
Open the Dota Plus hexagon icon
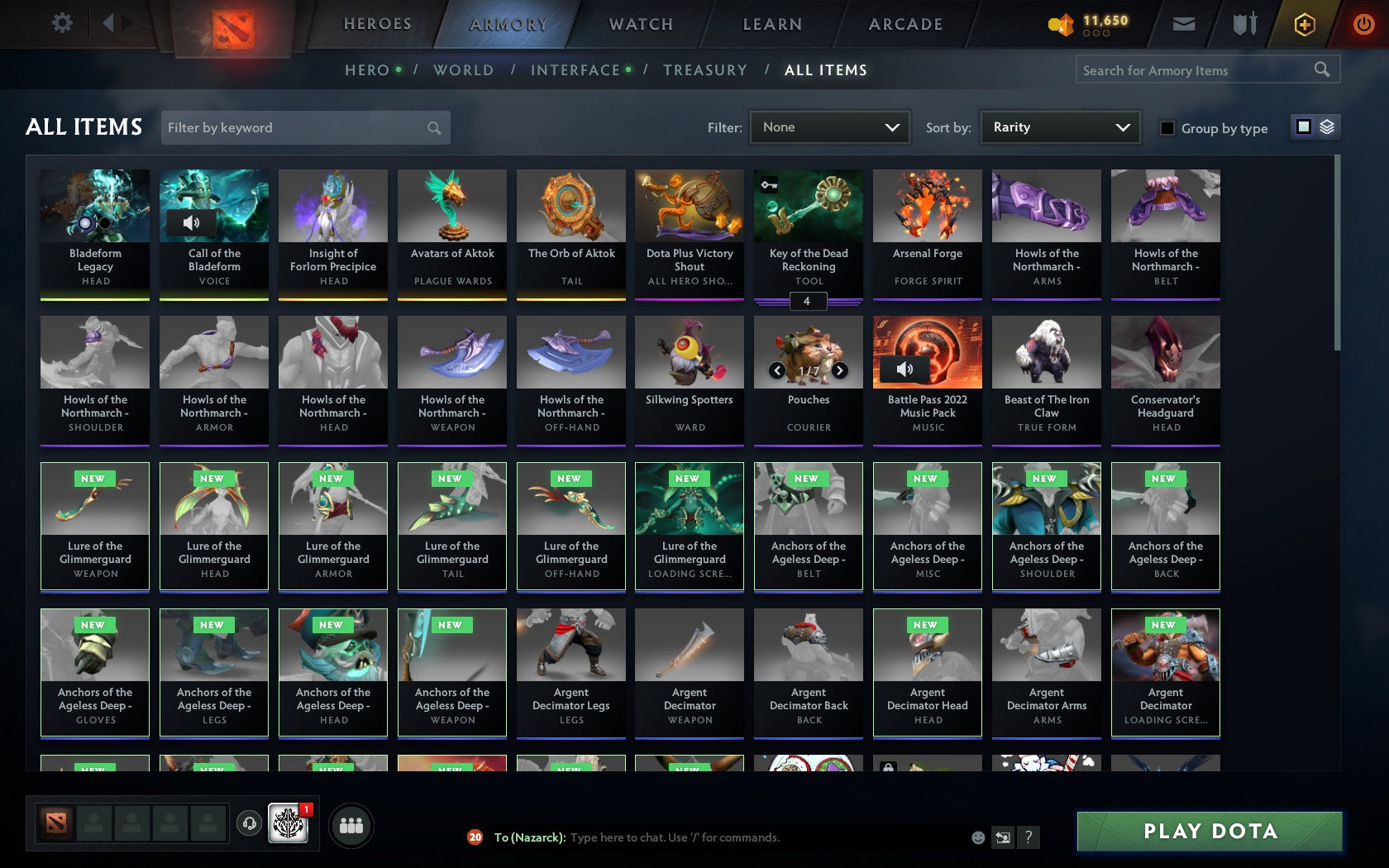click(x=1305, y=24)
